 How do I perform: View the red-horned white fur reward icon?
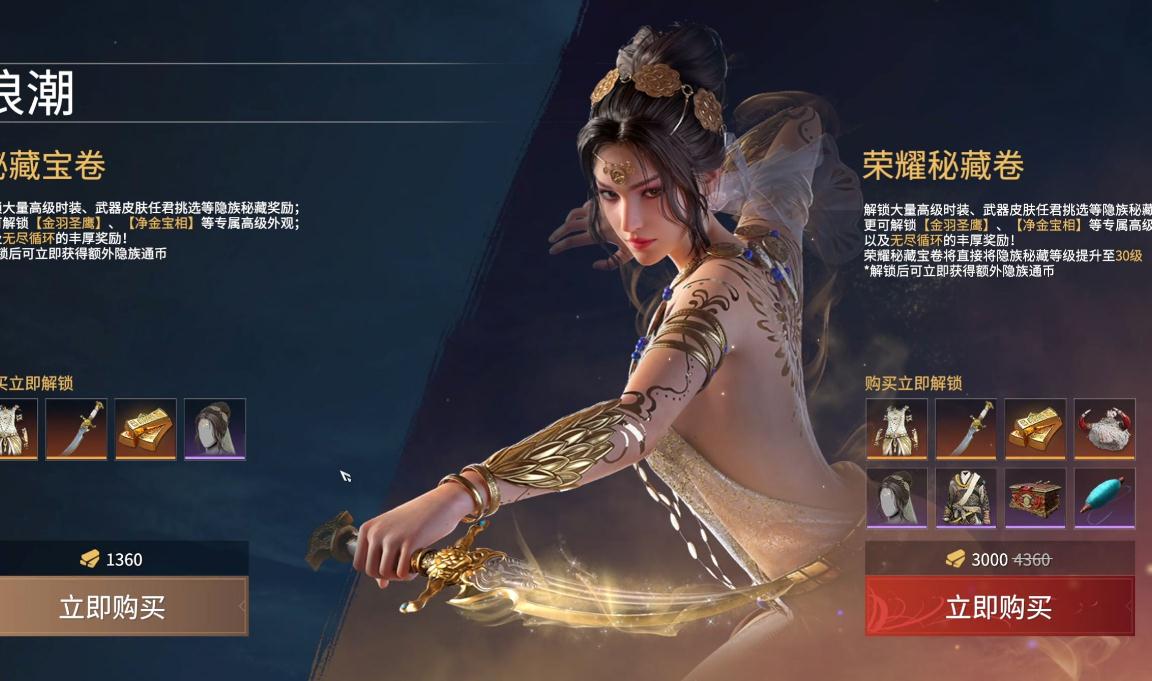pos(1105,428)
